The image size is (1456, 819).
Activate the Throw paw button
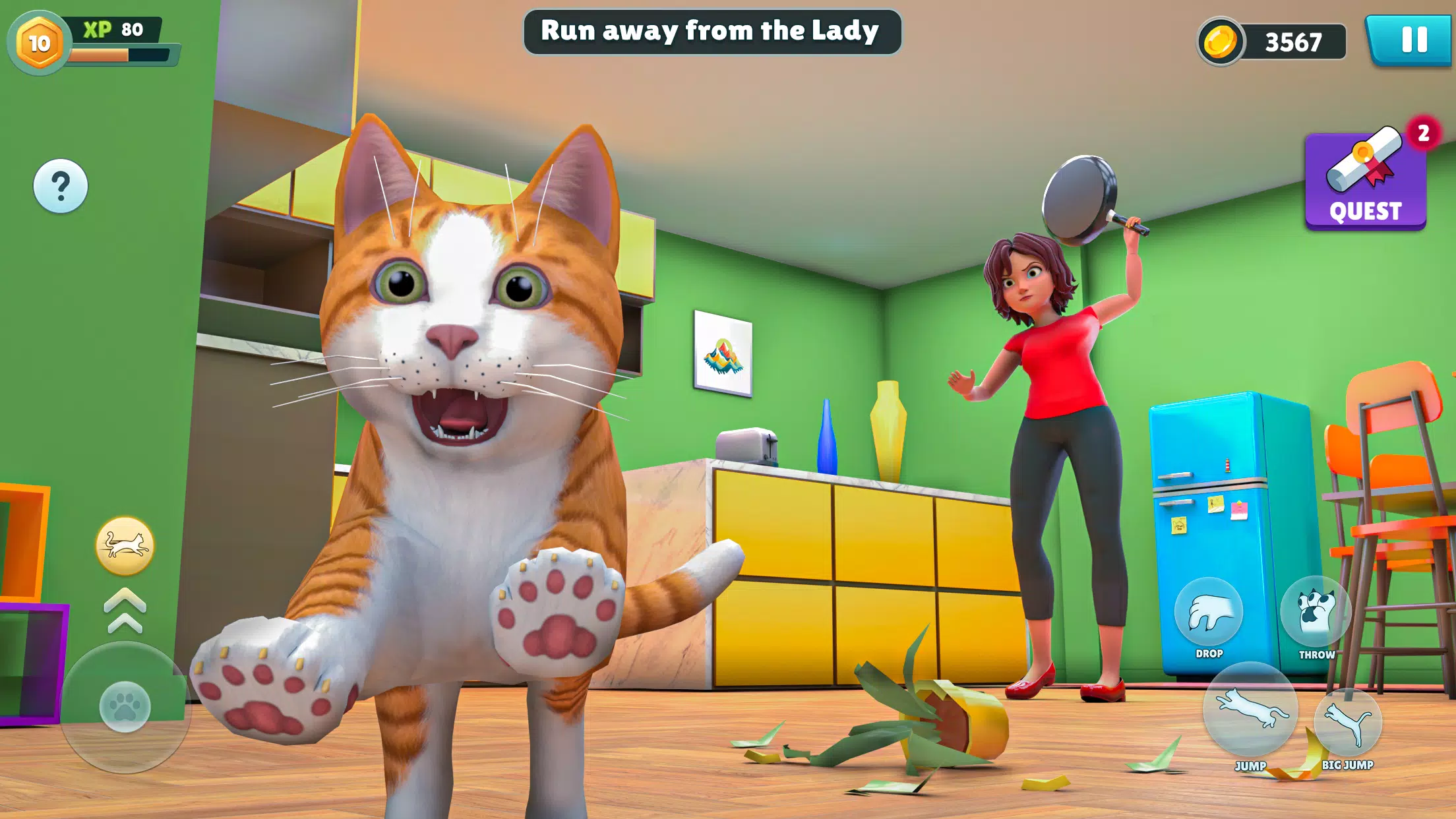(1316, 613)
